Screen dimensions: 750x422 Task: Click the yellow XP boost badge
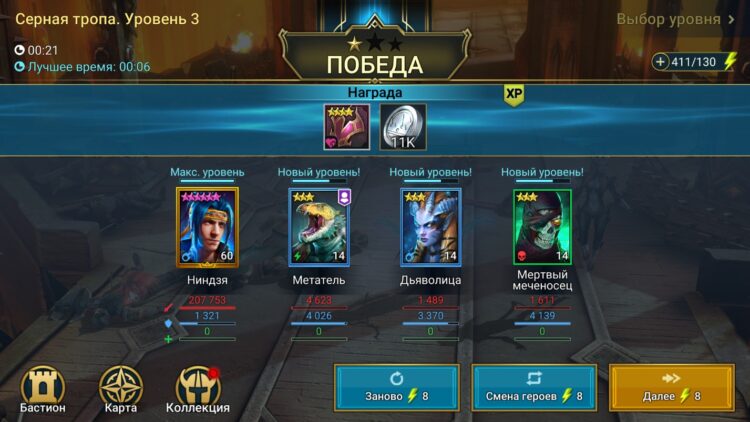(x=514, y=93)
